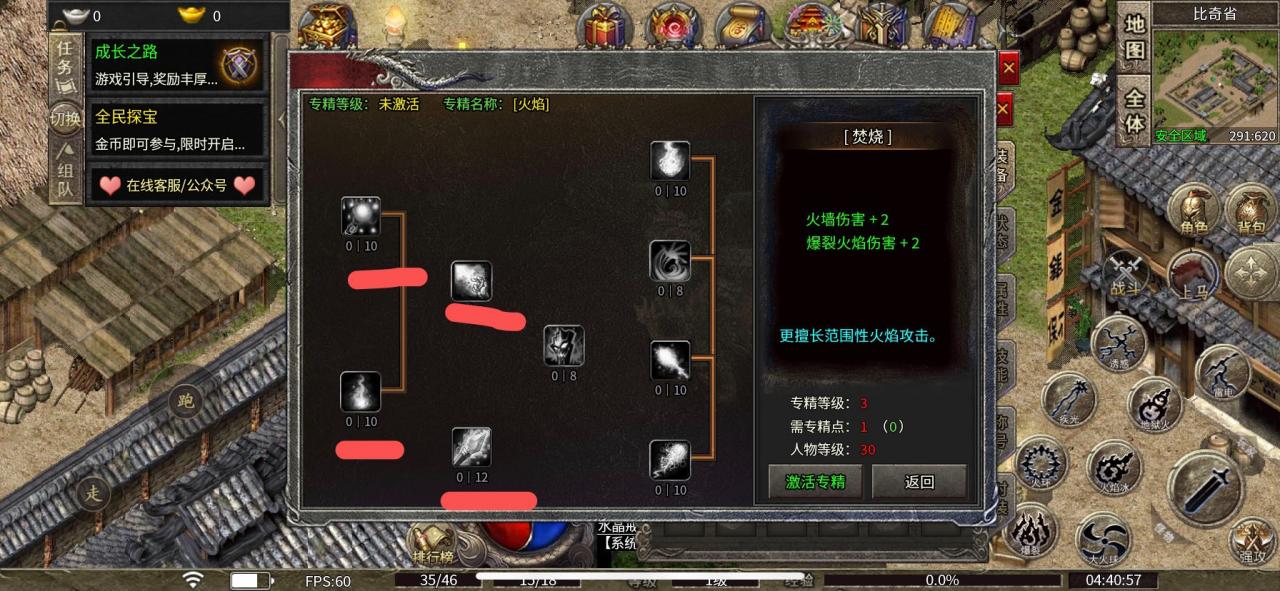Contact 在线客服/公众号 online support

(x=176, y=185)
